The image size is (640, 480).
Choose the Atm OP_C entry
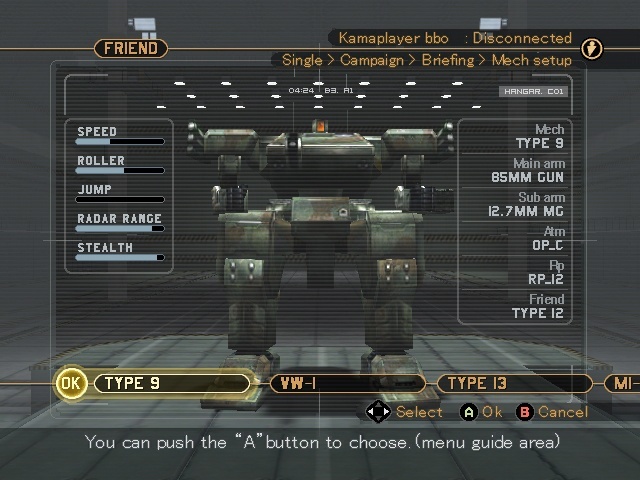[x=545, y=239]
